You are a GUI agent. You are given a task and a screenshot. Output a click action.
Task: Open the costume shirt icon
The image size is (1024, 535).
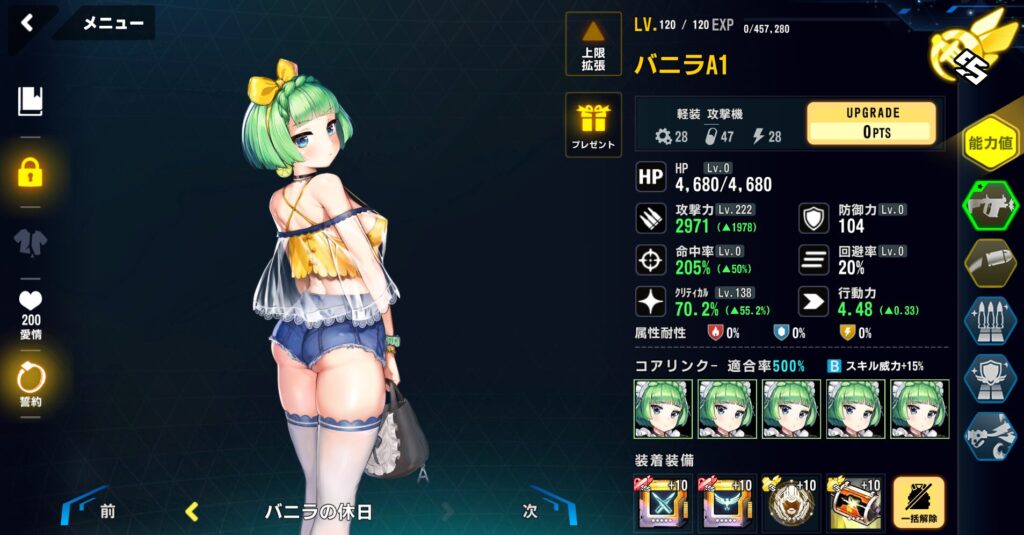point(30,243)
